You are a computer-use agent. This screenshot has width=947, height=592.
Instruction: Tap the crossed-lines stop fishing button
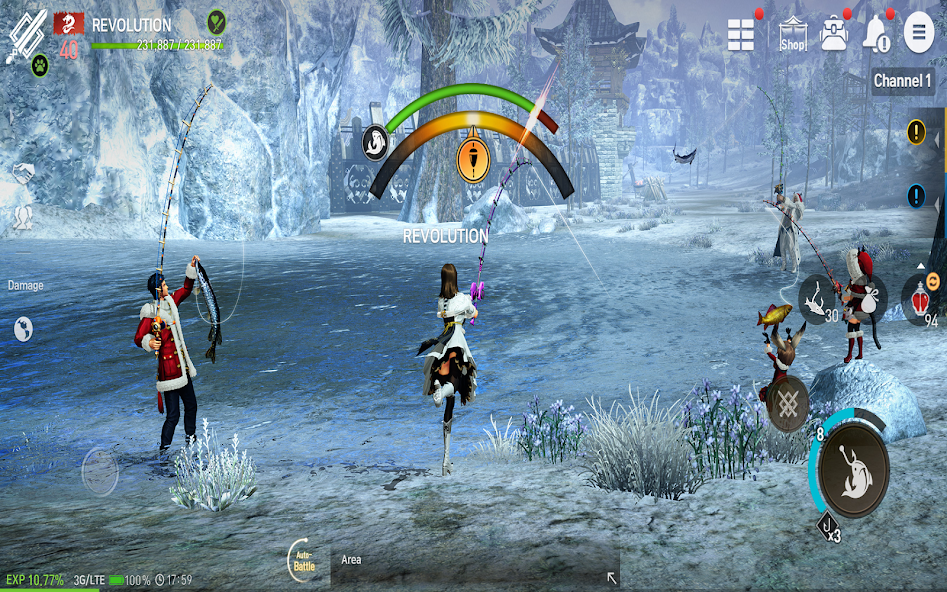tap(788, 404)
